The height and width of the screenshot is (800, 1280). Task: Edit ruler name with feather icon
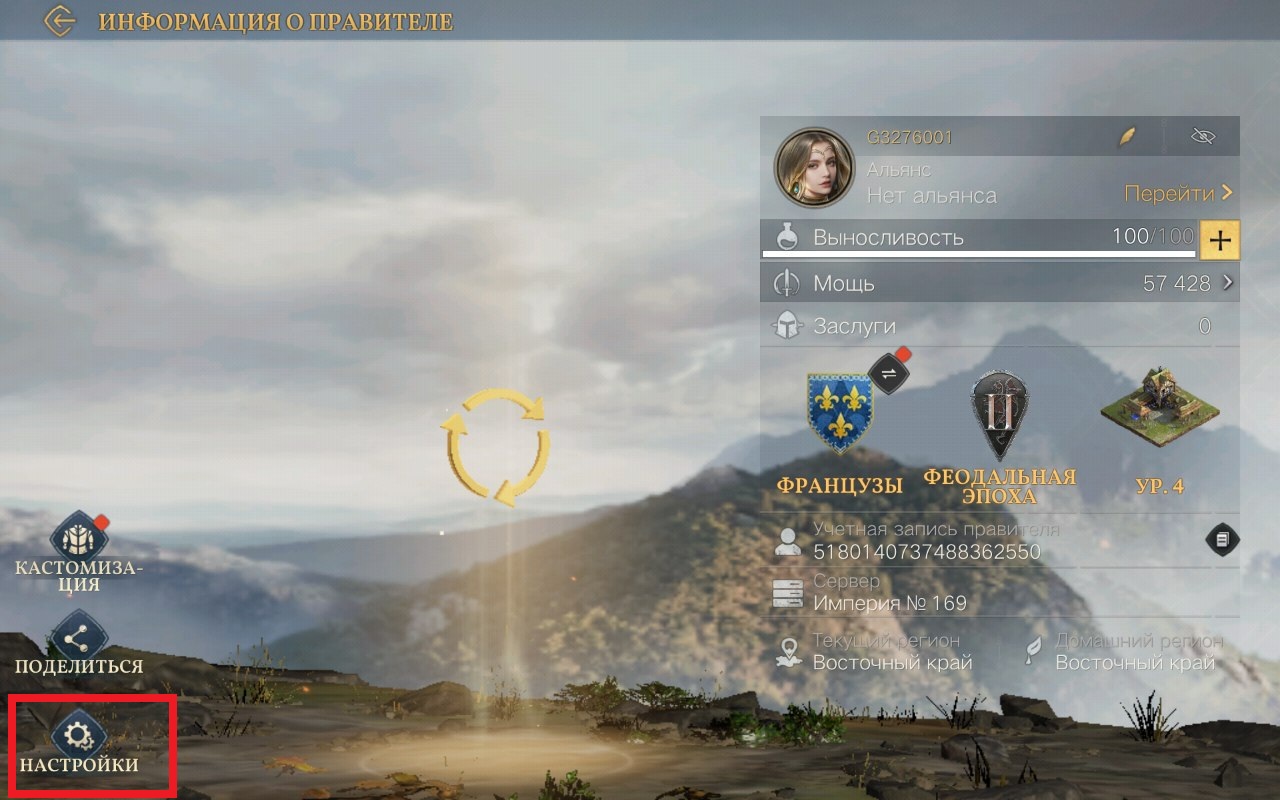pyautogui.click(x=1127, y=138)
